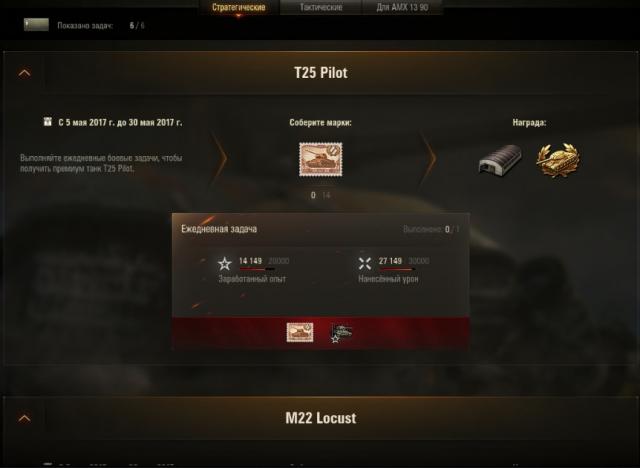
Task: Click the tank with star reward icon
Action: 341,332
